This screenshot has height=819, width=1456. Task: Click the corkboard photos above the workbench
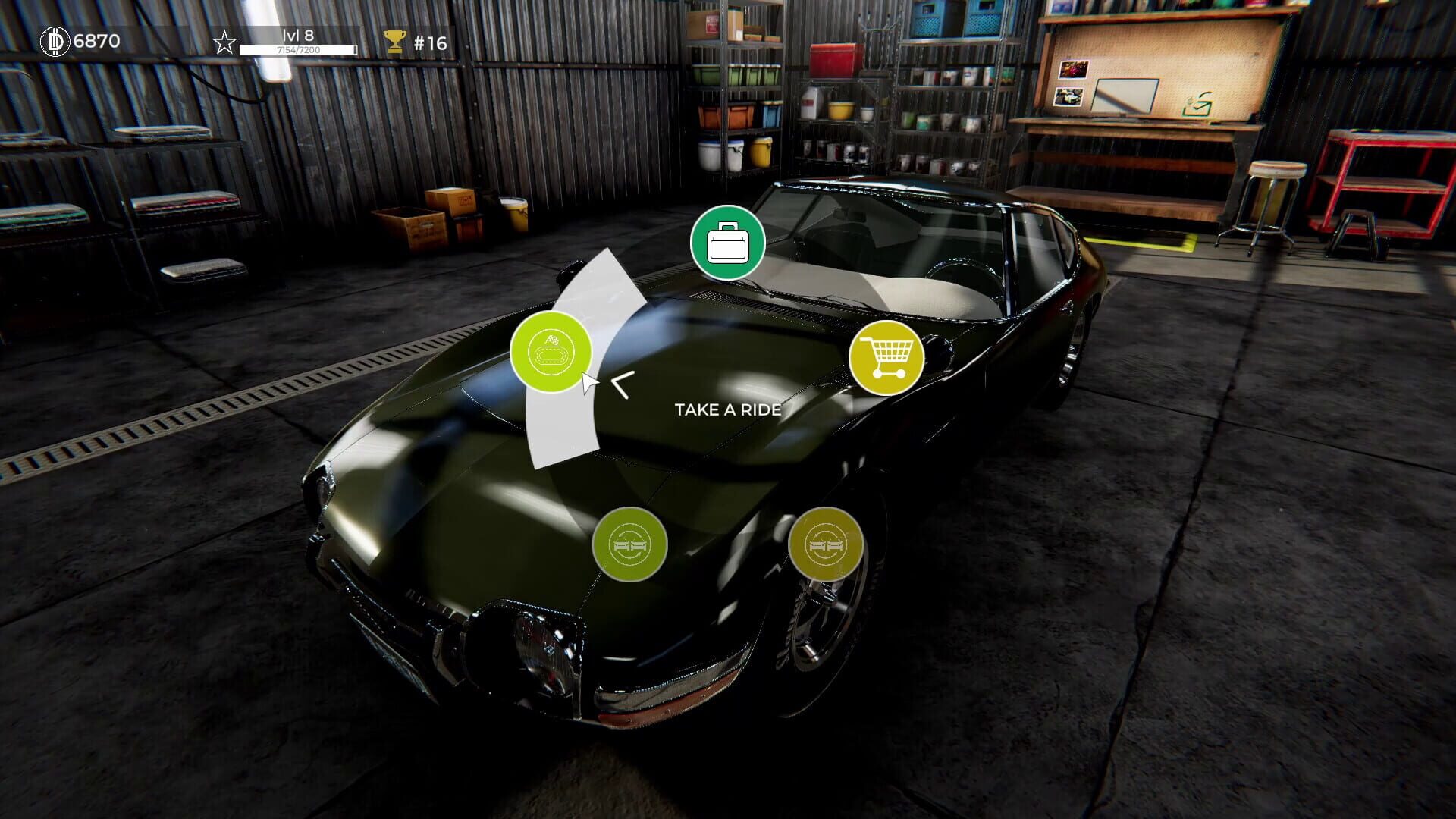pyautogui.click(x=1069, y=83)
